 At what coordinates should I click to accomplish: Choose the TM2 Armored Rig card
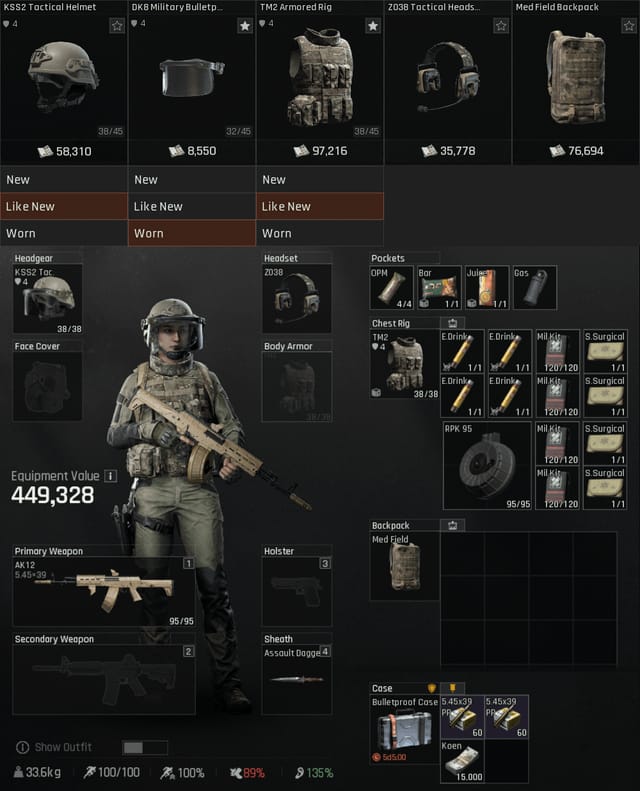click(319, 82)
